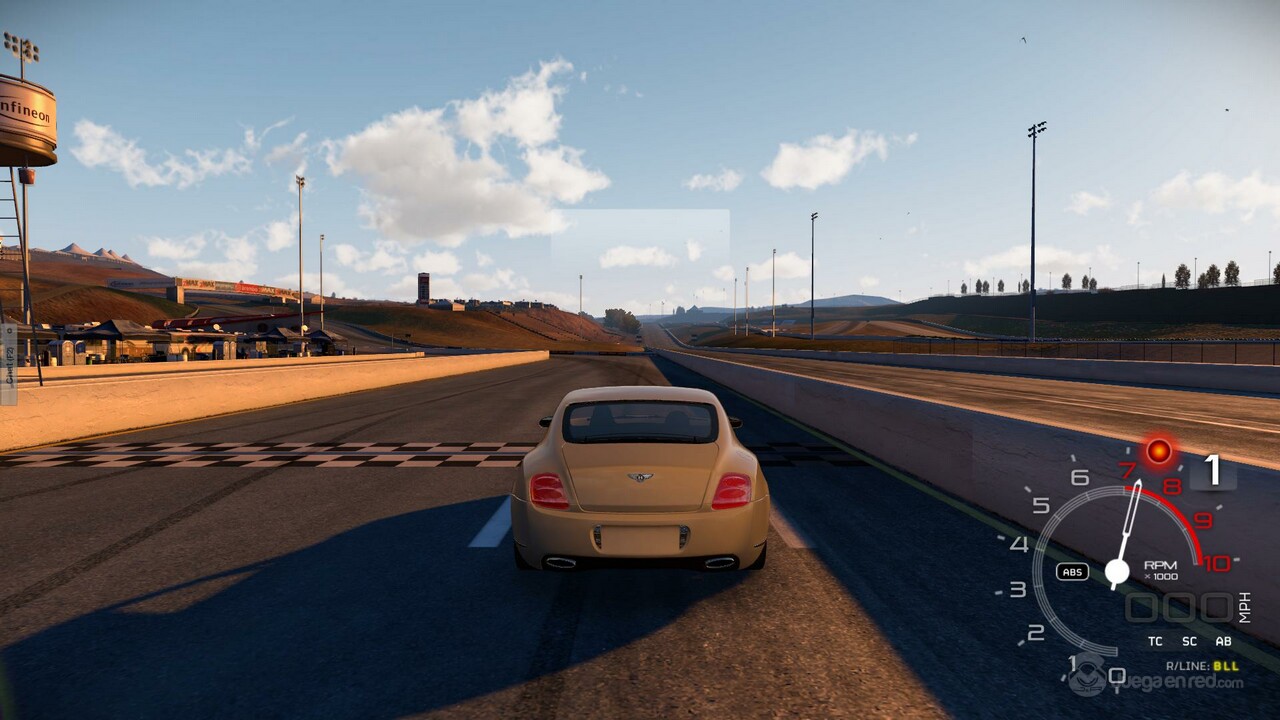Toggle the AB assist indicator
The width and height of the screenshot is (1280, 720).
[x=1222, y=641]
